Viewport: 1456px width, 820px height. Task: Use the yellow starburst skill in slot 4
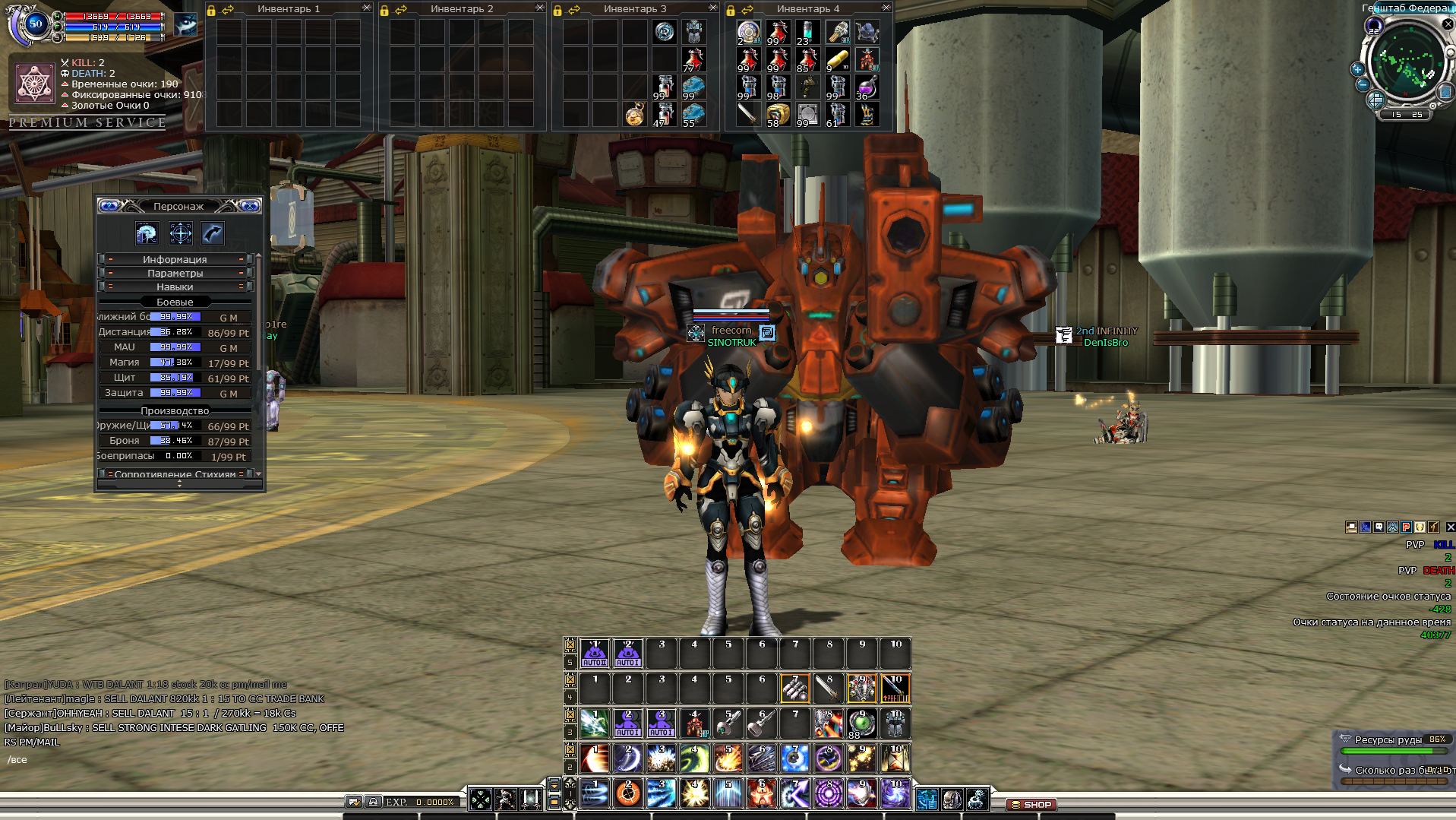[694, 793]
